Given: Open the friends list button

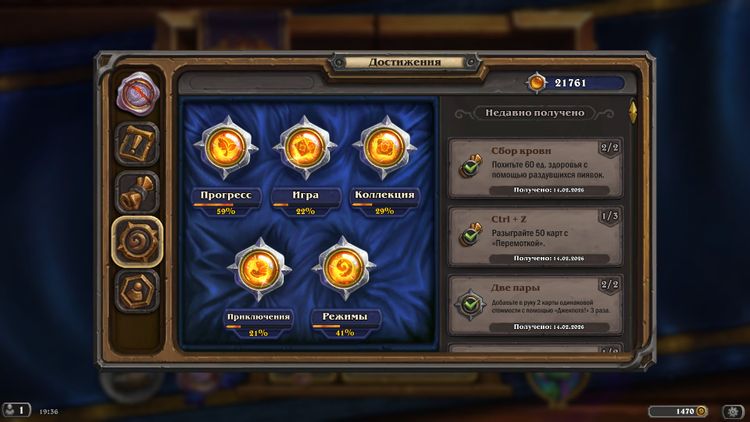Looking at the screenshot, I should coord(17,410).
